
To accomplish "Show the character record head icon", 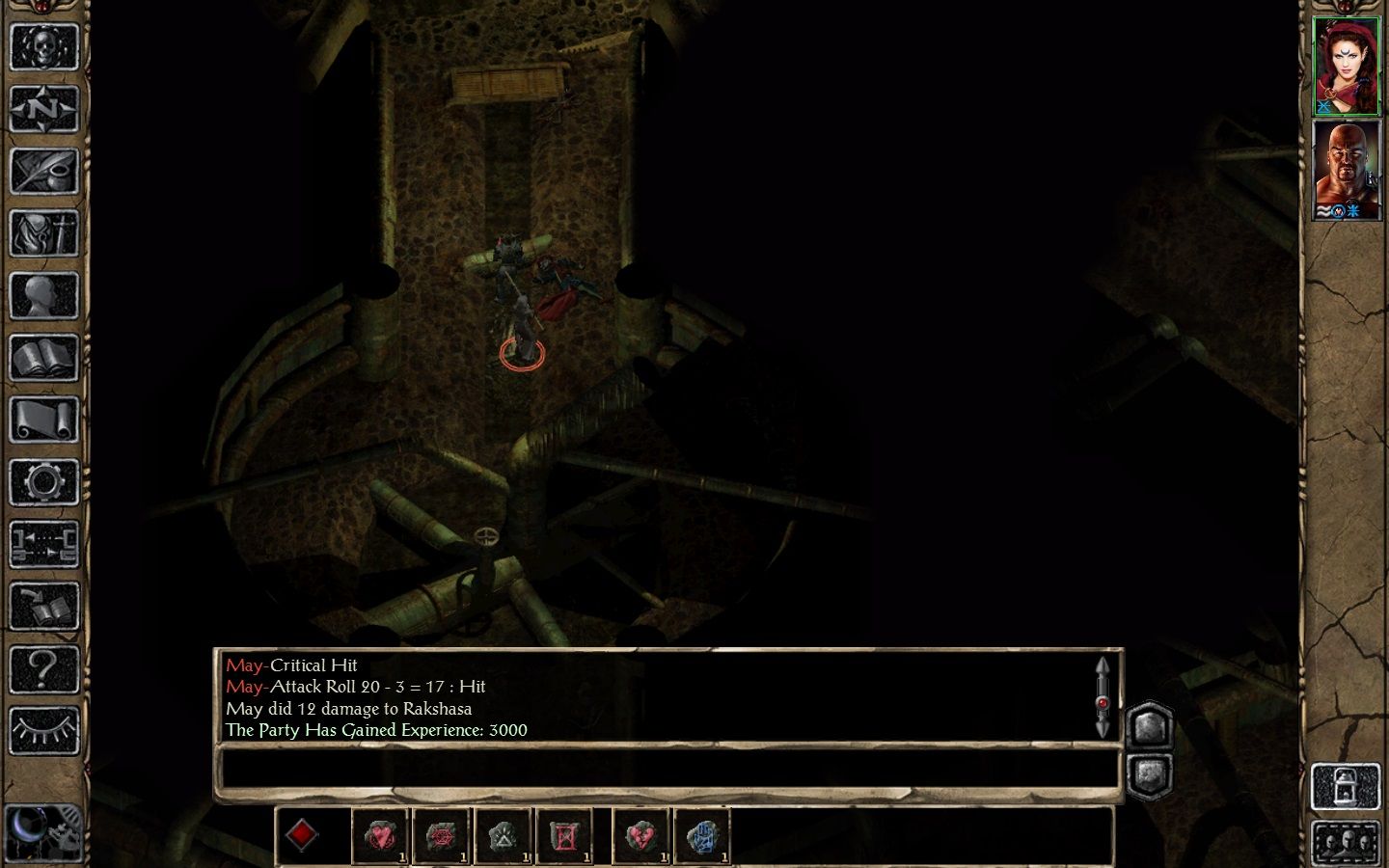I will coord(43,296).
